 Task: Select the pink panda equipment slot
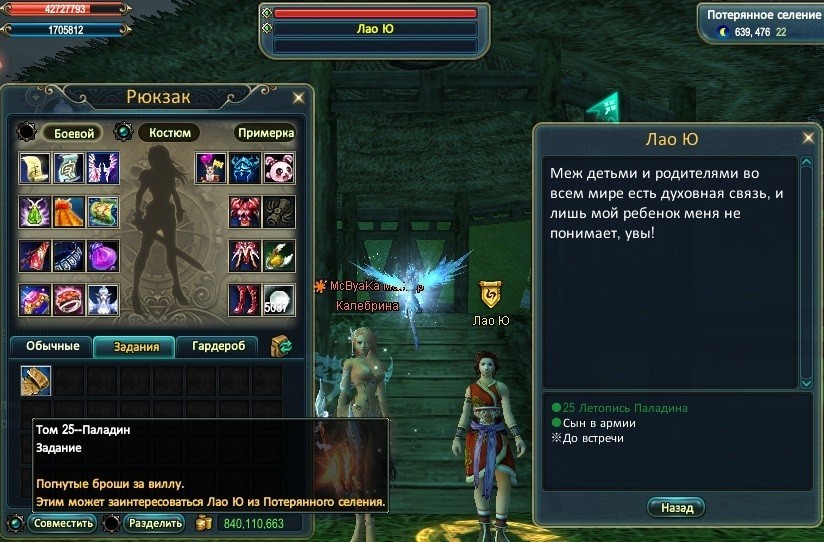[x=278, y=168]
